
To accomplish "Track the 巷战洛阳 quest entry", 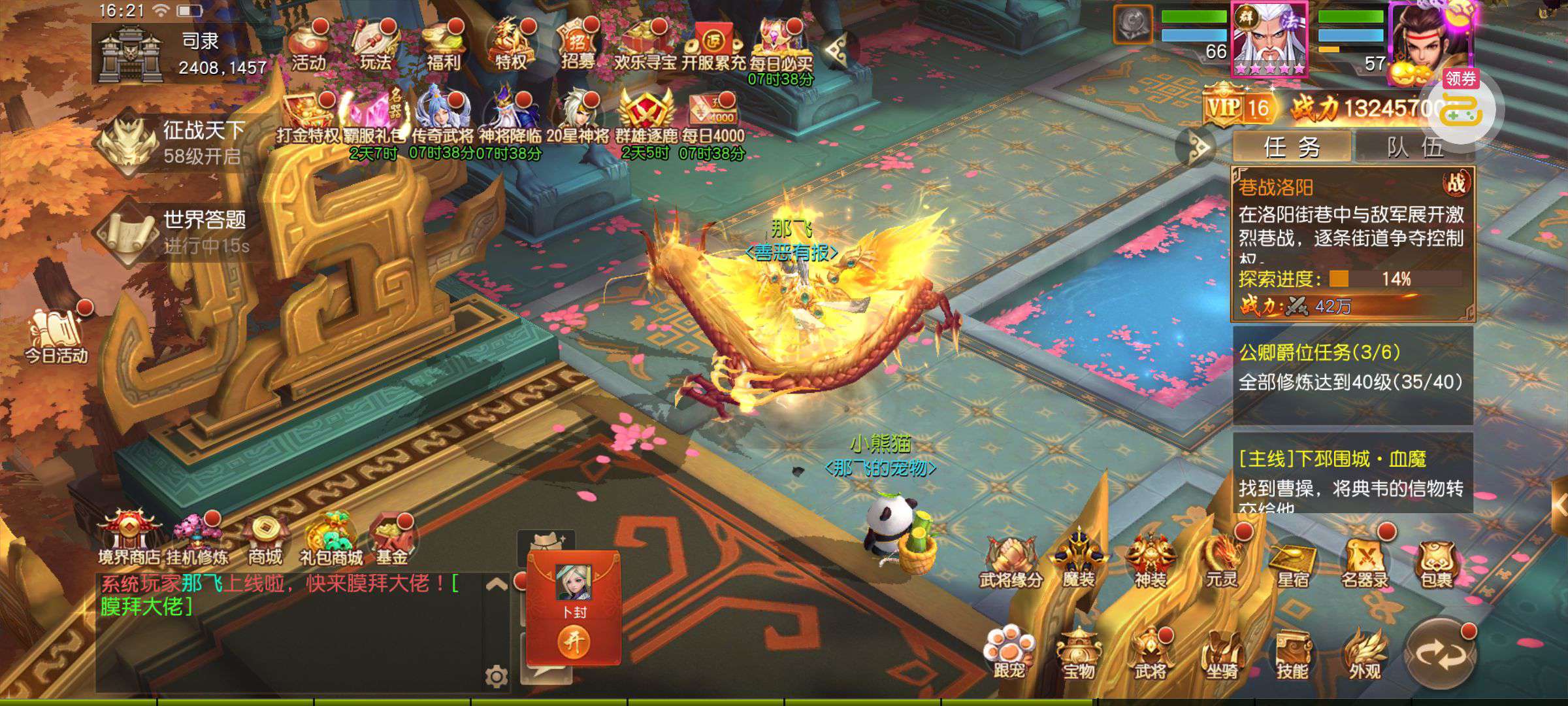I will (1352, 243).
